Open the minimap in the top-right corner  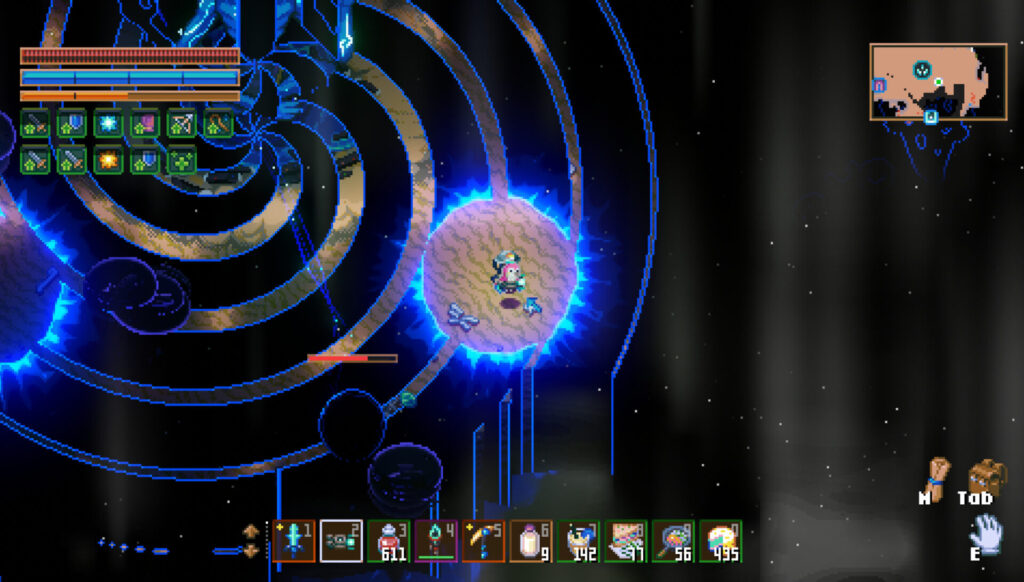click(x=937, y=81)
